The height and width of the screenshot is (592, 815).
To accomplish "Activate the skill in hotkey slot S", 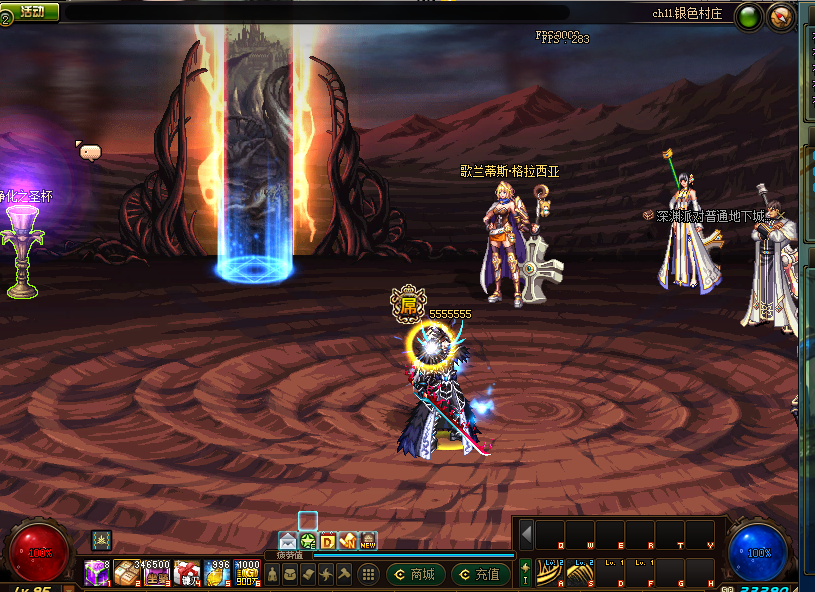I will tap(579, 573).
